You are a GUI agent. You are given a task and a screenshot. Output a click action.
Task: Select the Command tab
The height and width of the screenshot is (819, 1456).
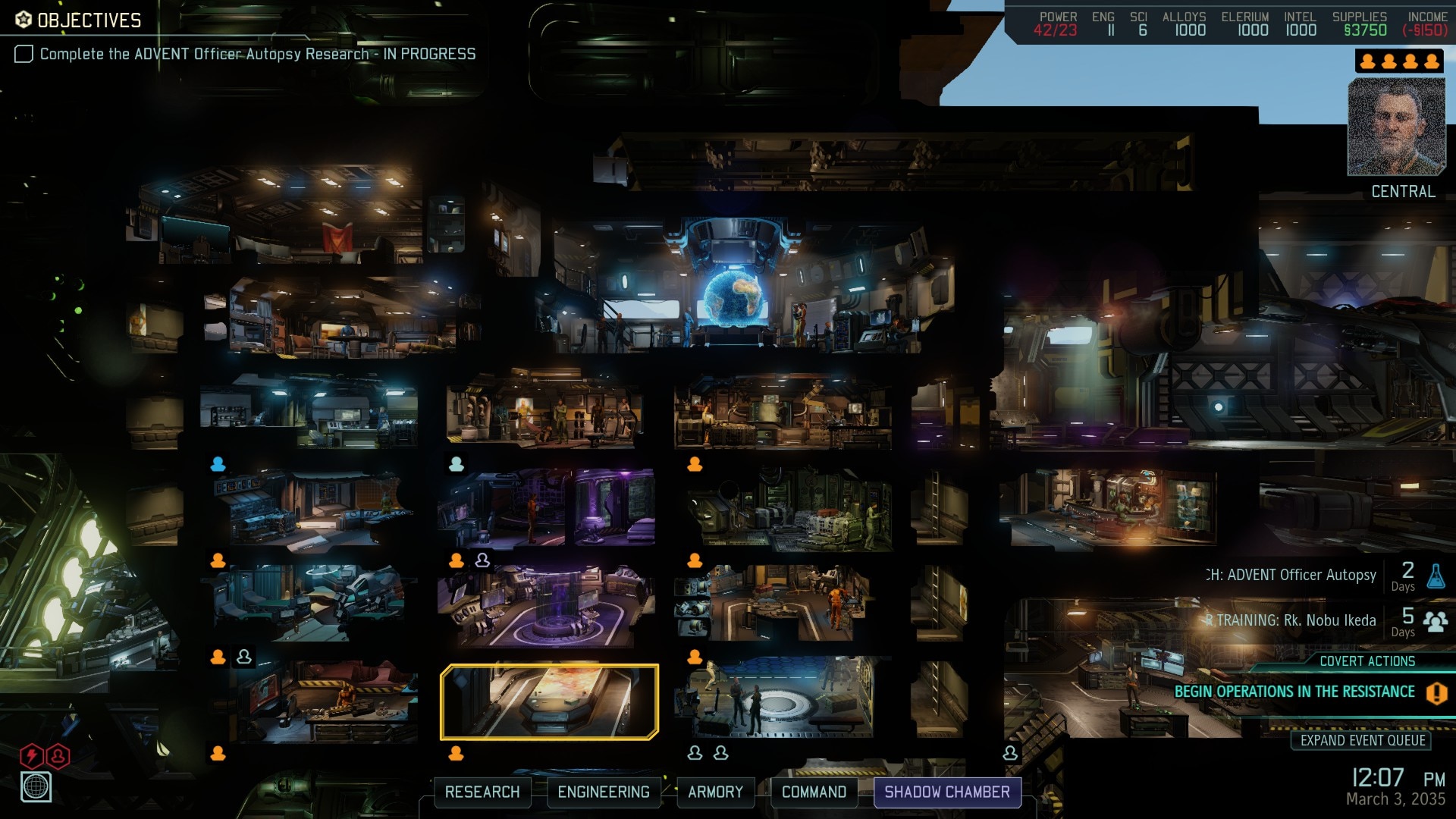[x=814, y=792]
